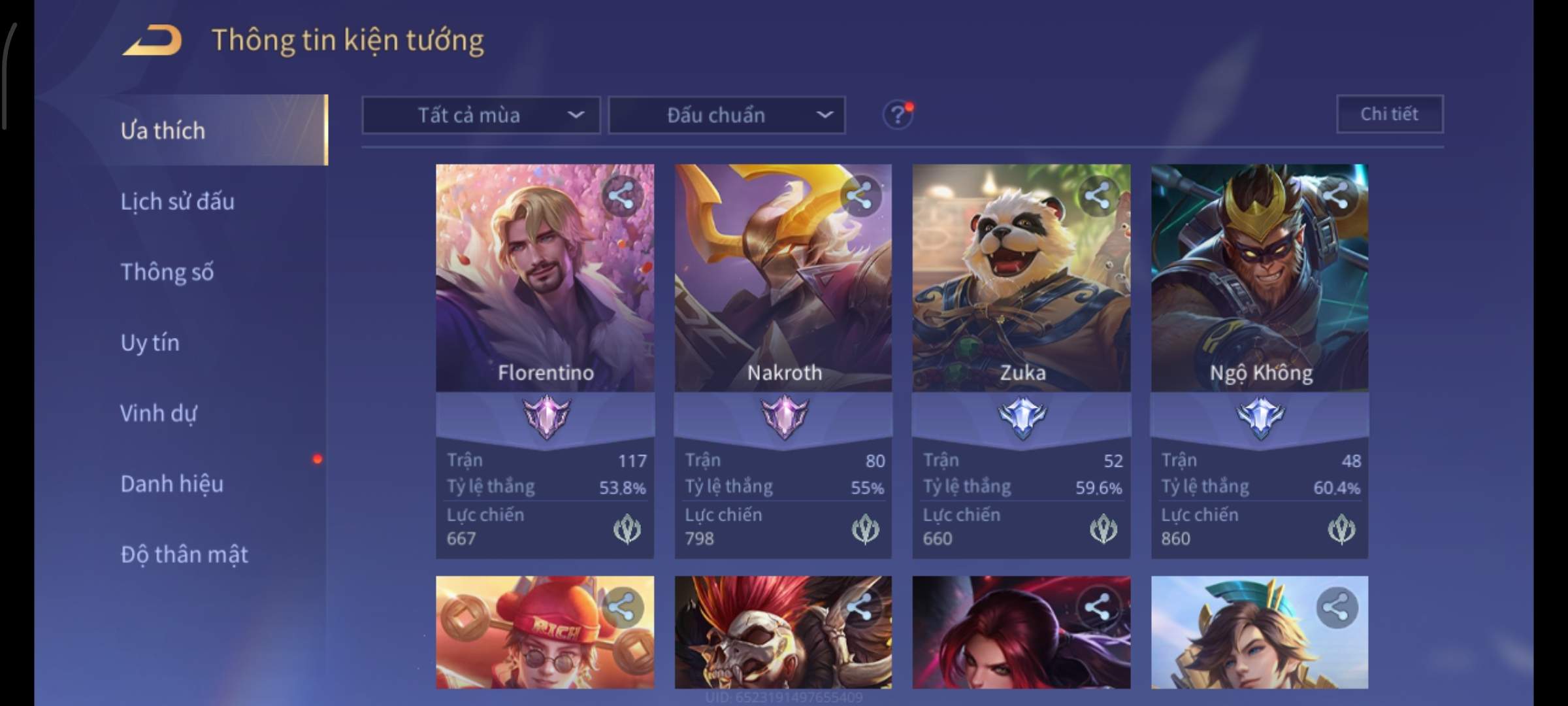Click the question mark help icon
Image resolution: width=1568 pixels, height=706 pixels.
click(x=898, y=116)
